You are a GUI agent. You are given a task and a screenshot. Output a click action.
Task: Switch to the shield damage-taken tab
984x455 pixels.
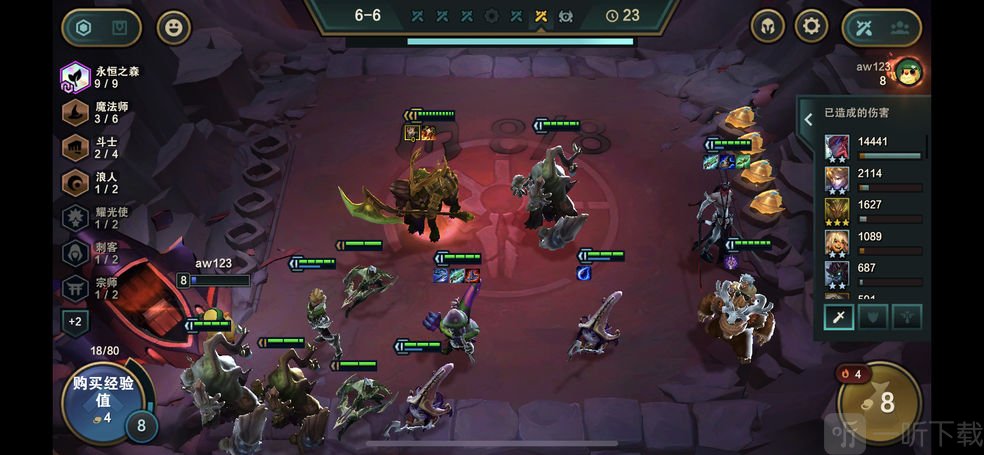[x=872, y=317]
